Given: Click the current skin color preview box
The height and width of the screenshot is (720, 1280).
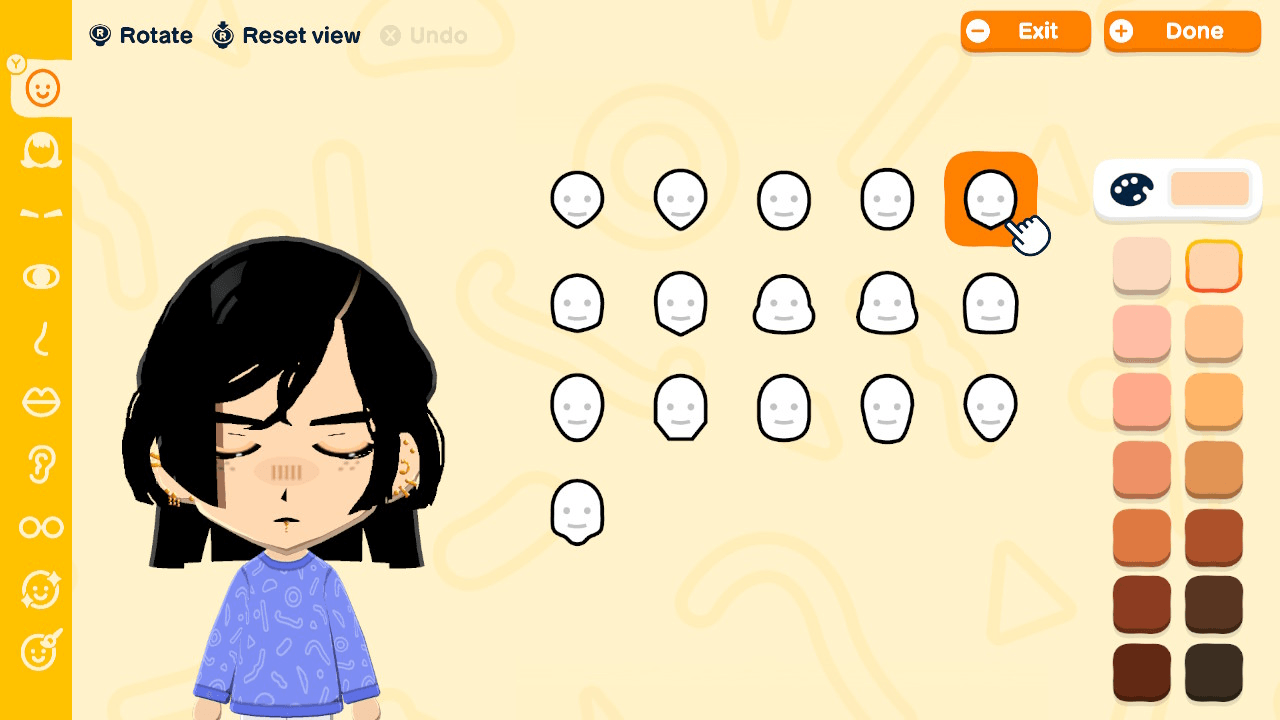Looking at the screenshot, I should [x=1210, y=188].
